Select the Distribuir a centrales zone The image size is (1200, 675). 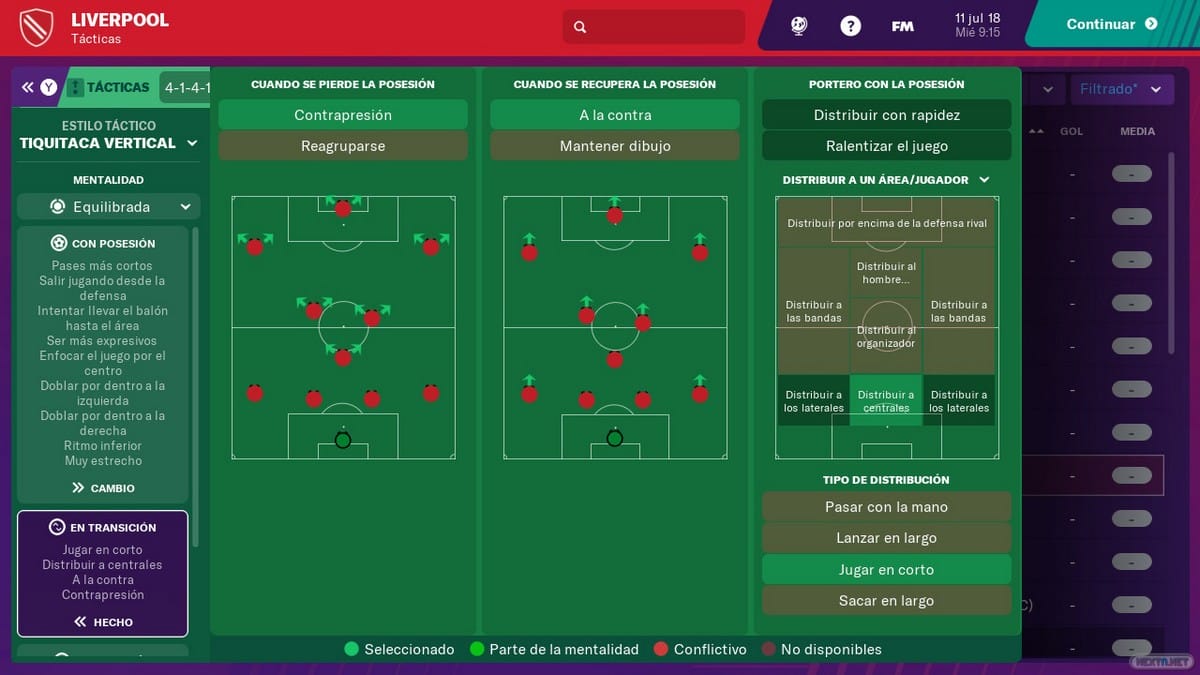coord(886,401)
